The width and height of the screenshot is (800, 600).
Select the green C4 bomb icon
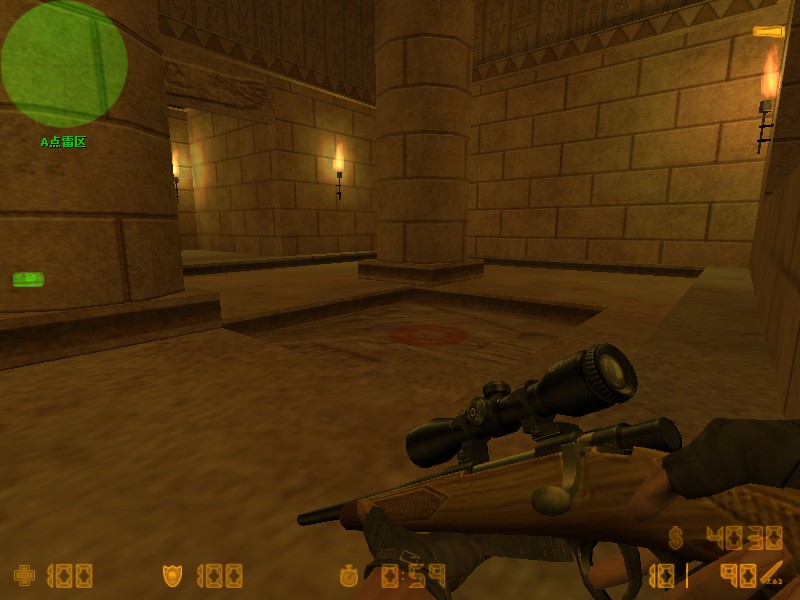tap(28, 279)
